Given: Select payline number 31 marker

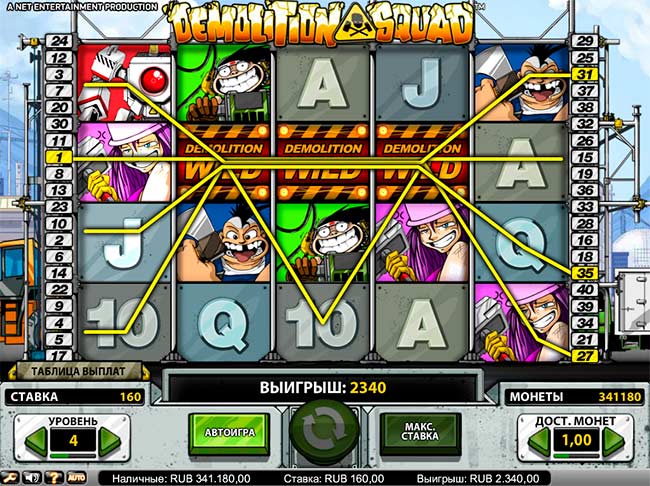Looking at the screenshot, I should (x=583, y=74).
